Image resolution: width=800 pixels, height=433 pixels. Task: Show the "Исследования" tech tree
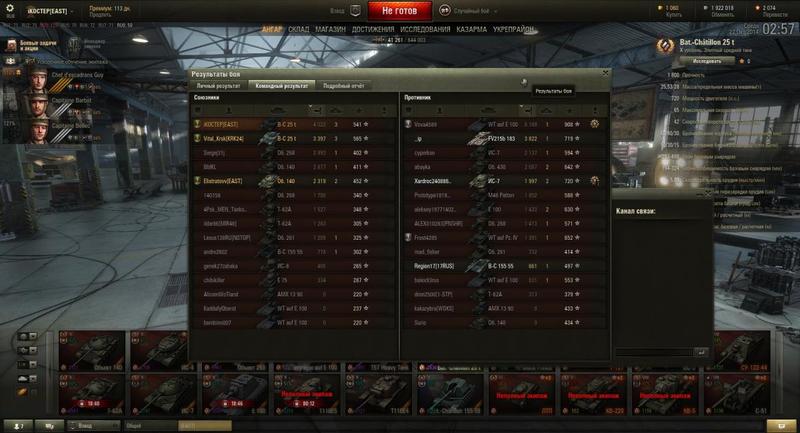click(425, 30)
